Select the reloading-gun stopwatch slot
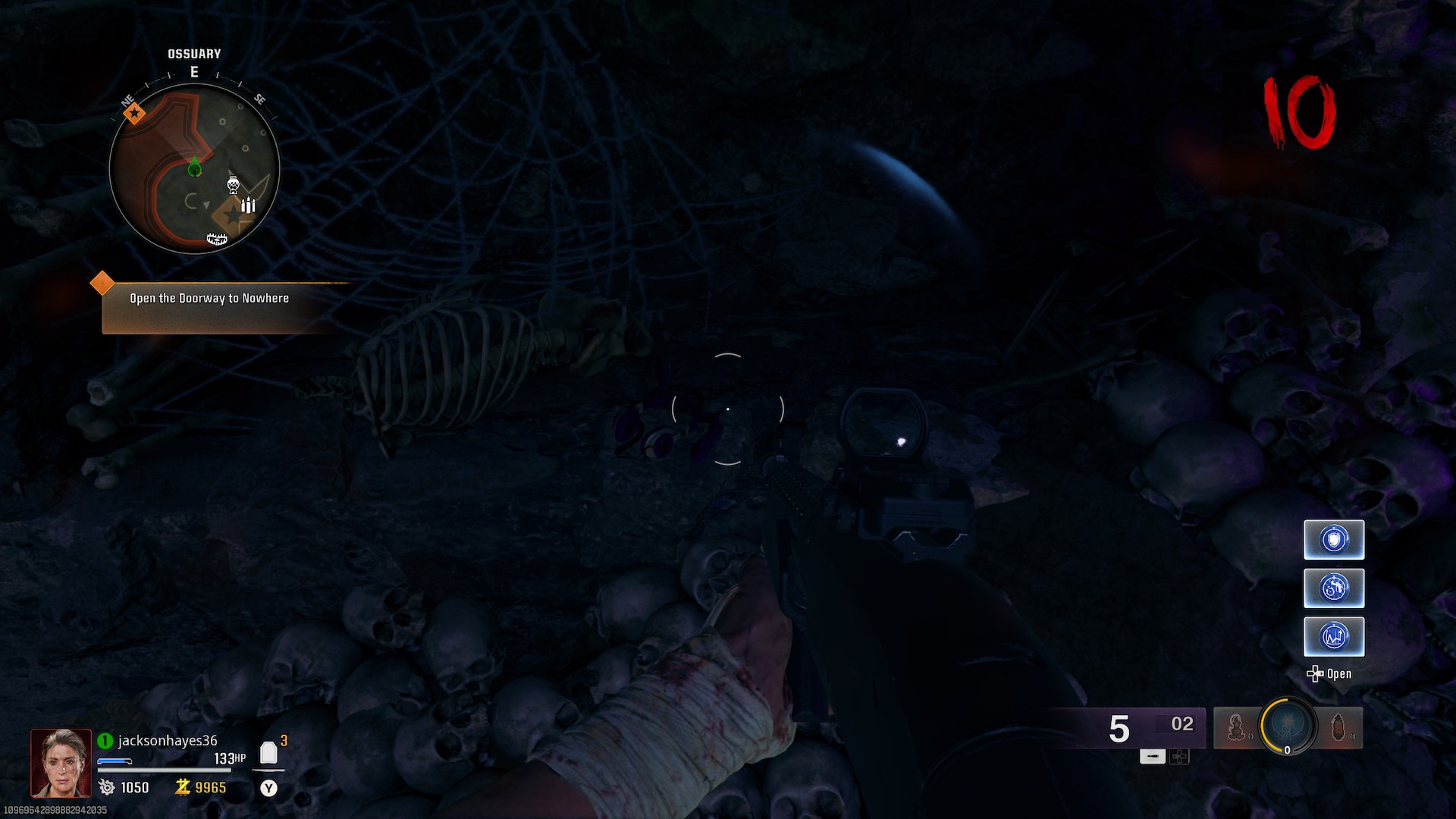 1333,588
